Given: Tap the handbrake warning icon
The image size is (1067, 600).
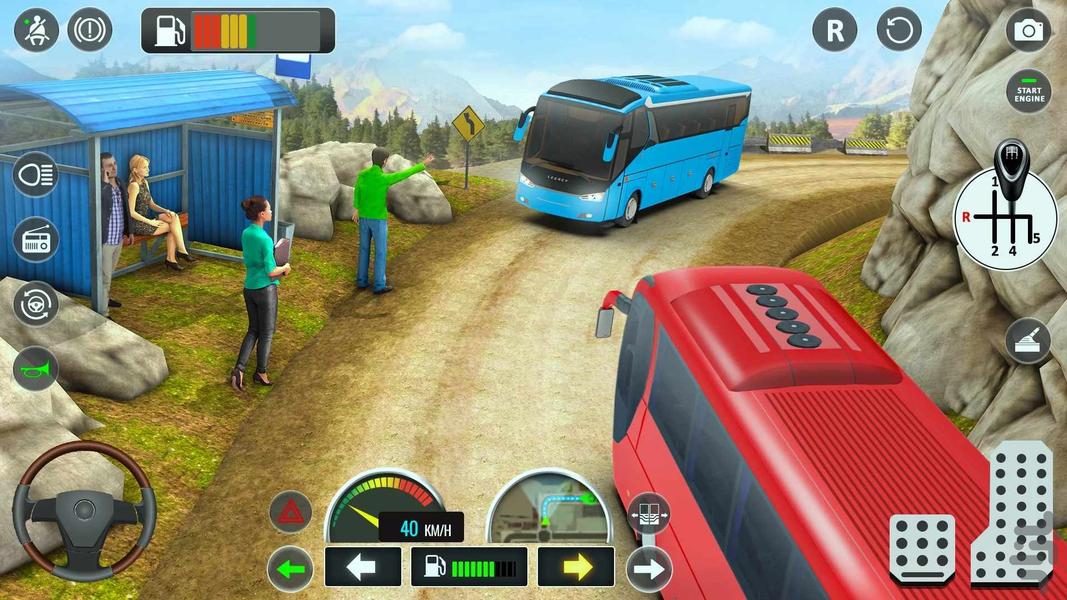Looking at the screenshot, I should (x=90, y=30).
